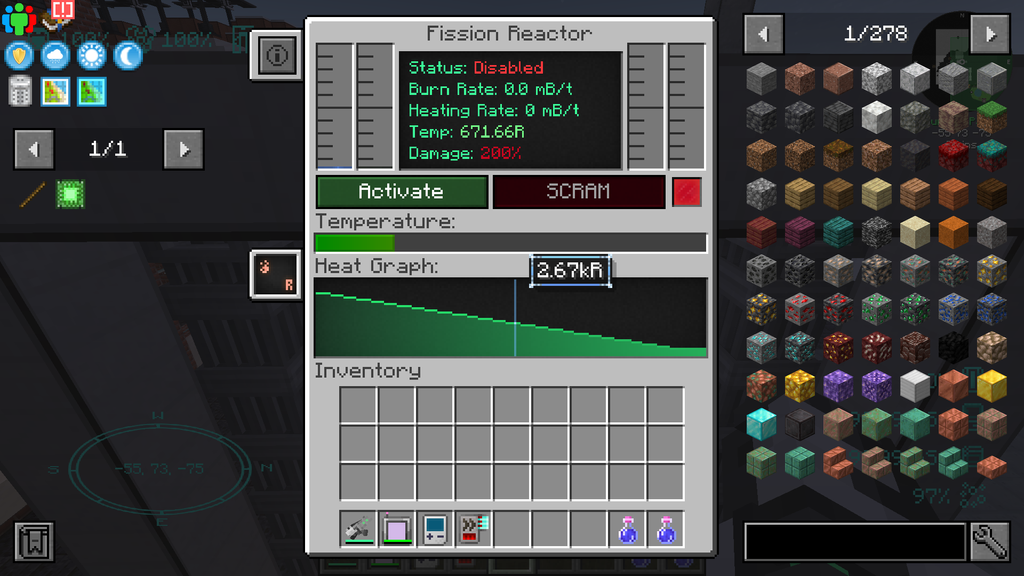Screen dimensions: 1024x576
Task: Go to previous item list page
Action: 764,34
